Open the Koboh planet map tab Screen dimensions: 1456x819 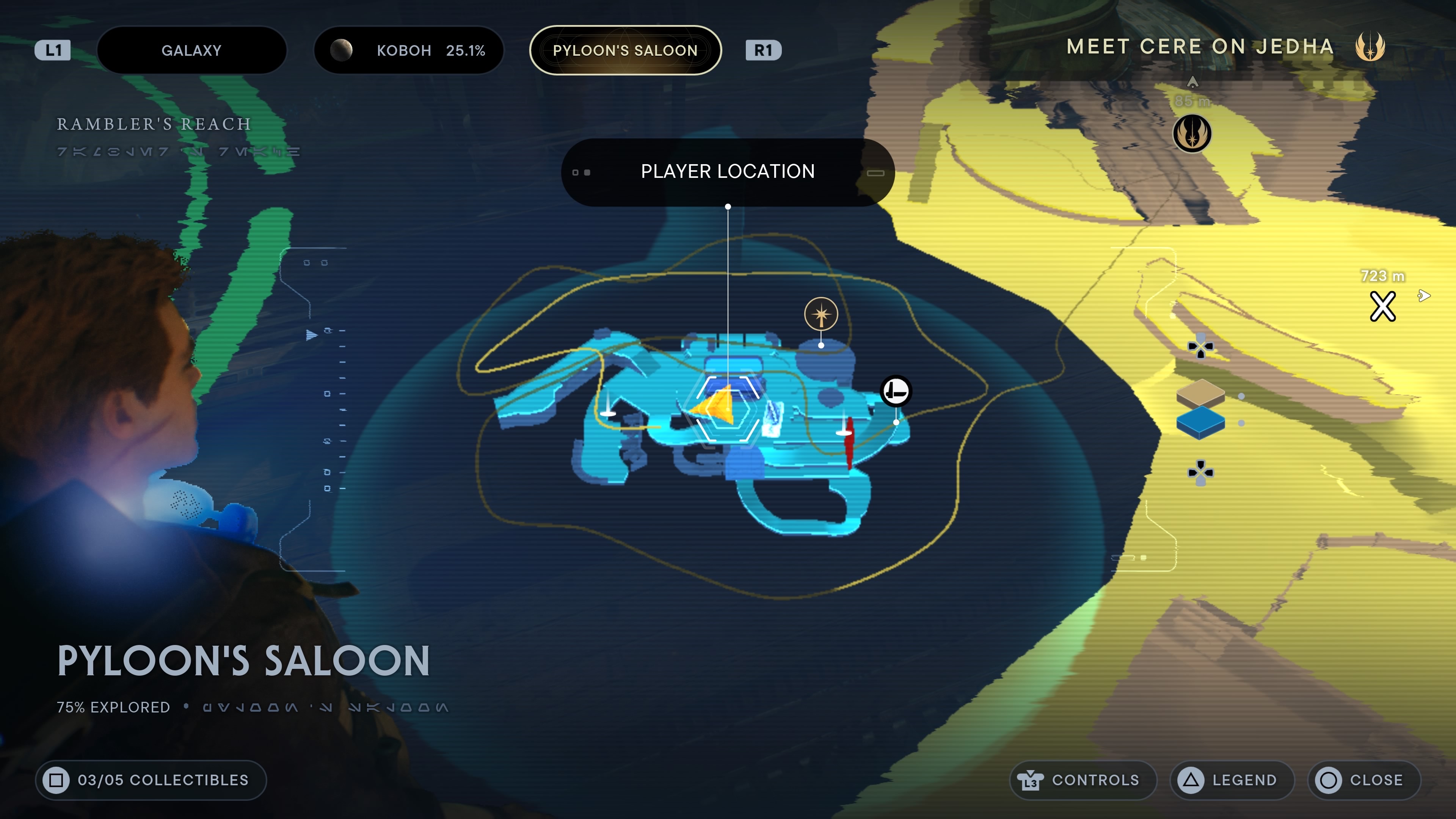(408, 50)
